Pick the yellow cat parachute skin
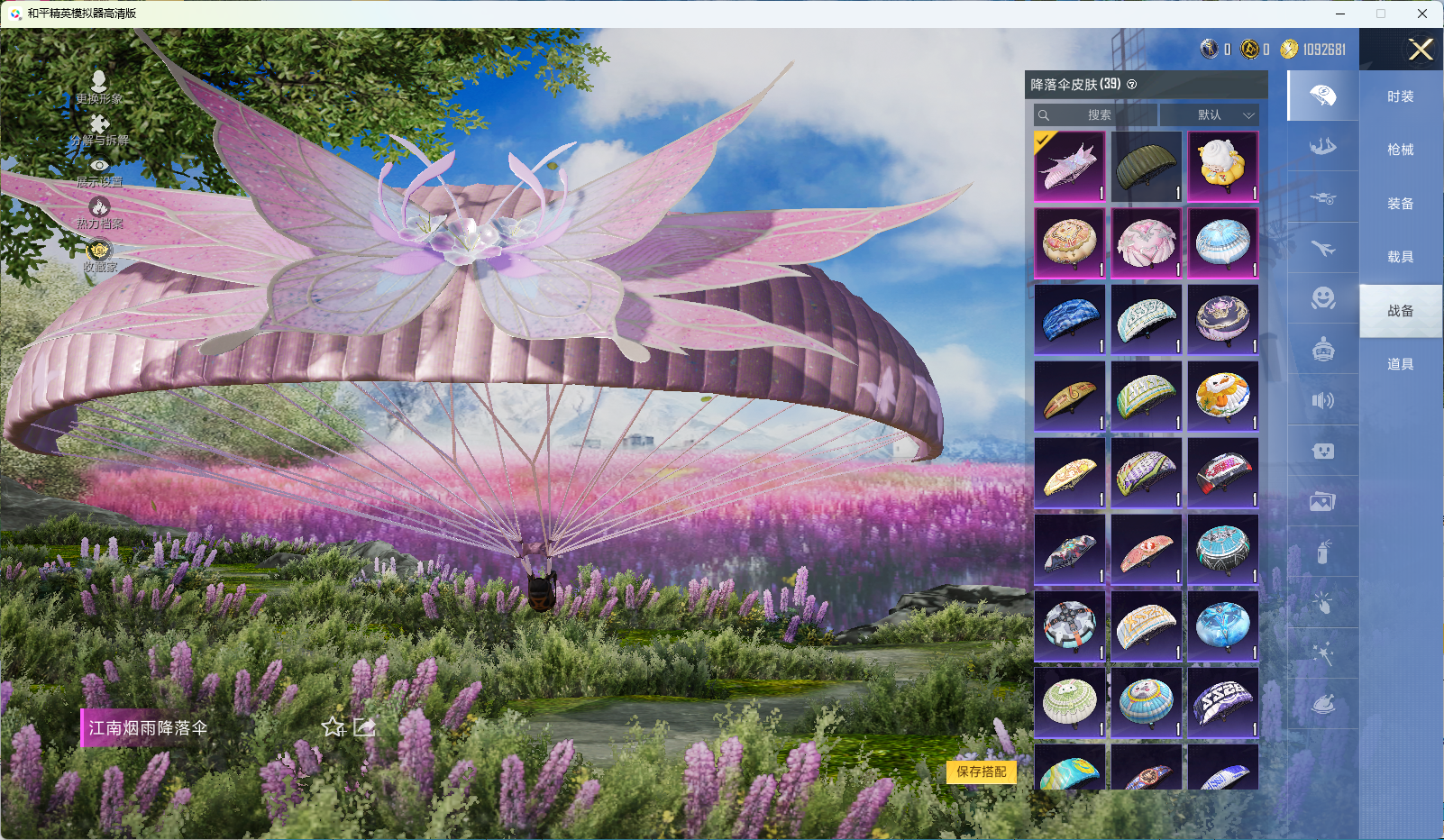The image size is (1444, 840). coord(1222,167)
